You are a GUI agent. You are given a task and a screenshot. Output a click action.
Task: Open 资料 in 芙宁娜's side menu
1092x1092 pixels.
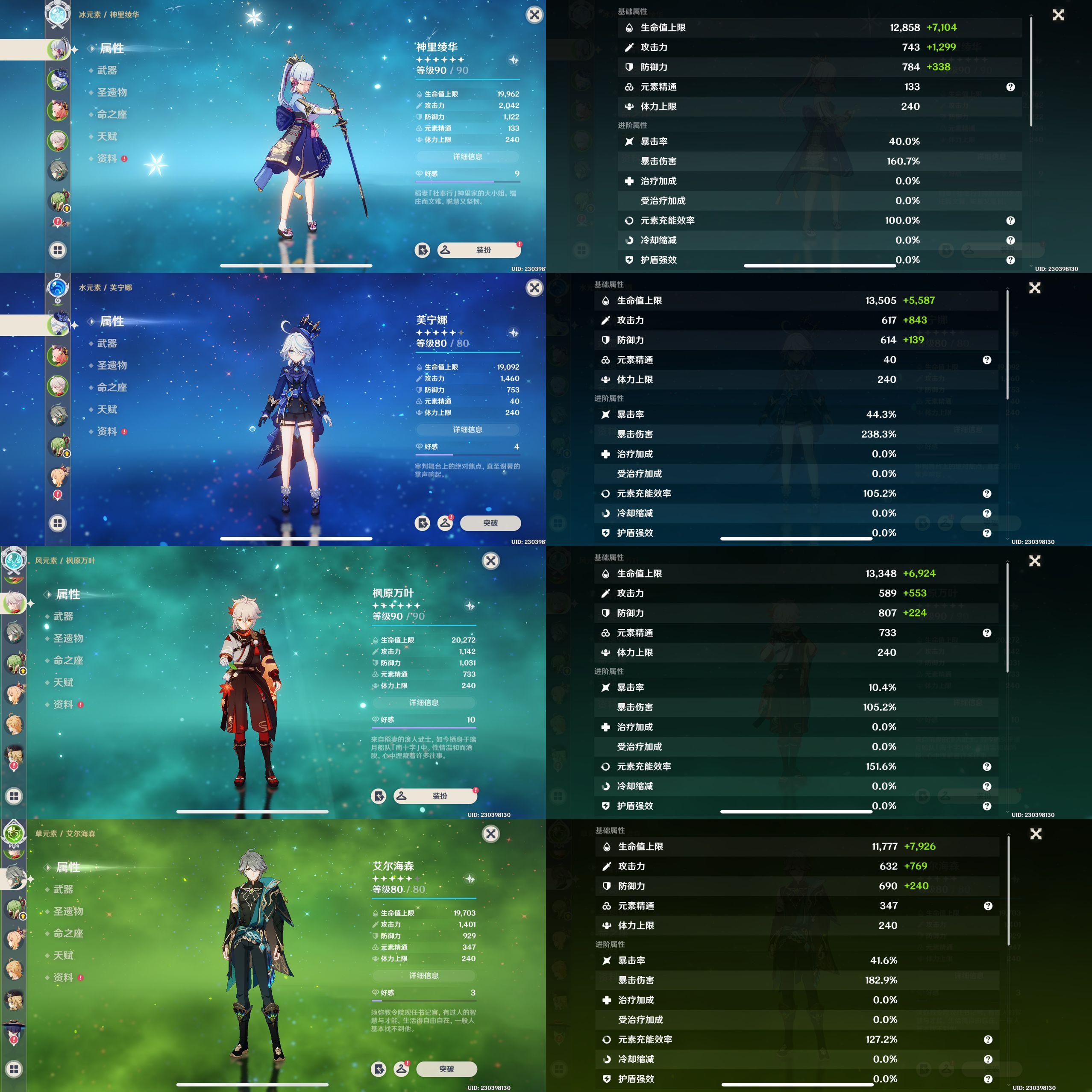click(x=107, y=431)
